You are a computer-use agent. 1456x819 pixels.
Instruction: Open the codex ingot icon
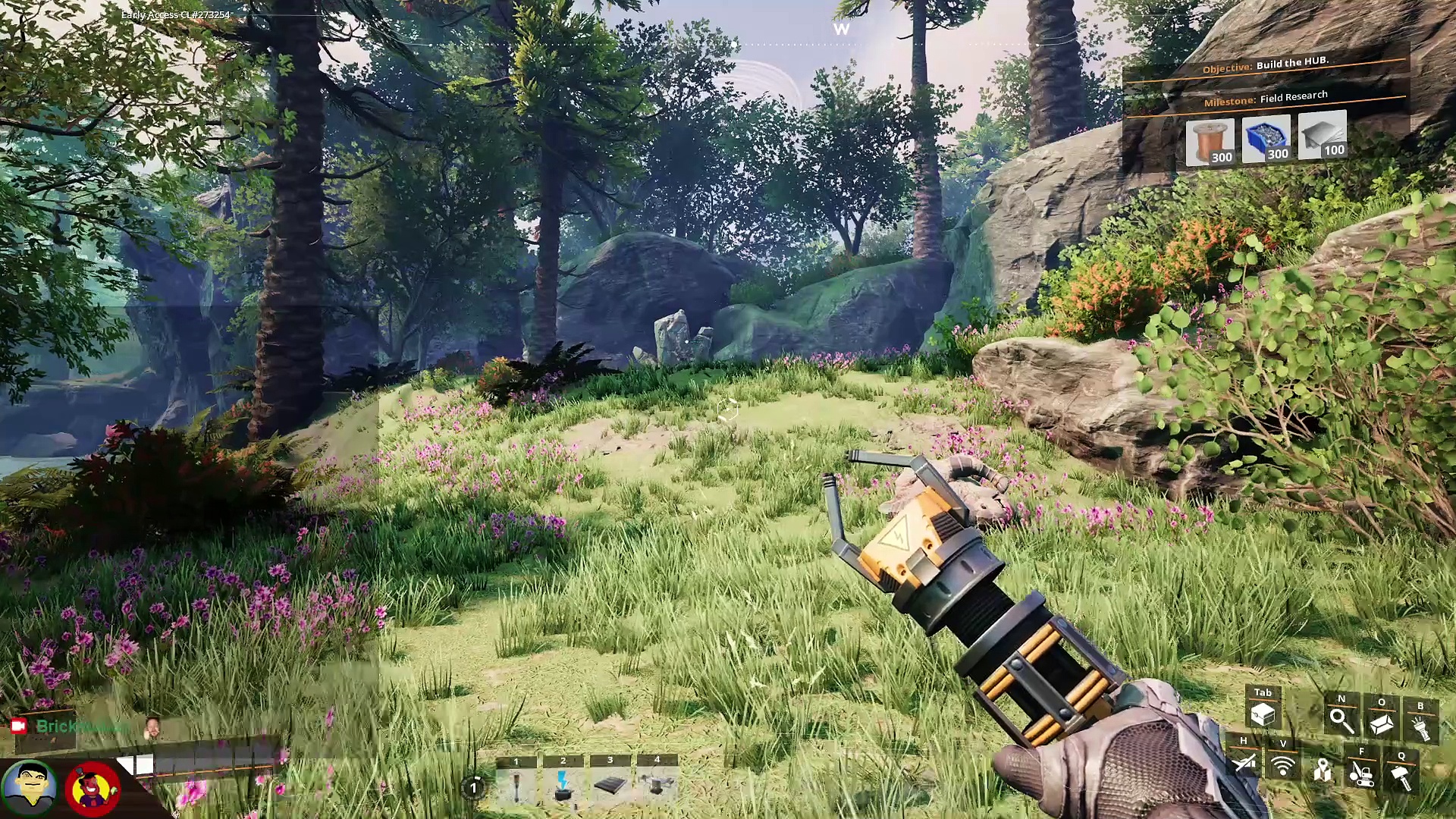tap(1381, 723)
